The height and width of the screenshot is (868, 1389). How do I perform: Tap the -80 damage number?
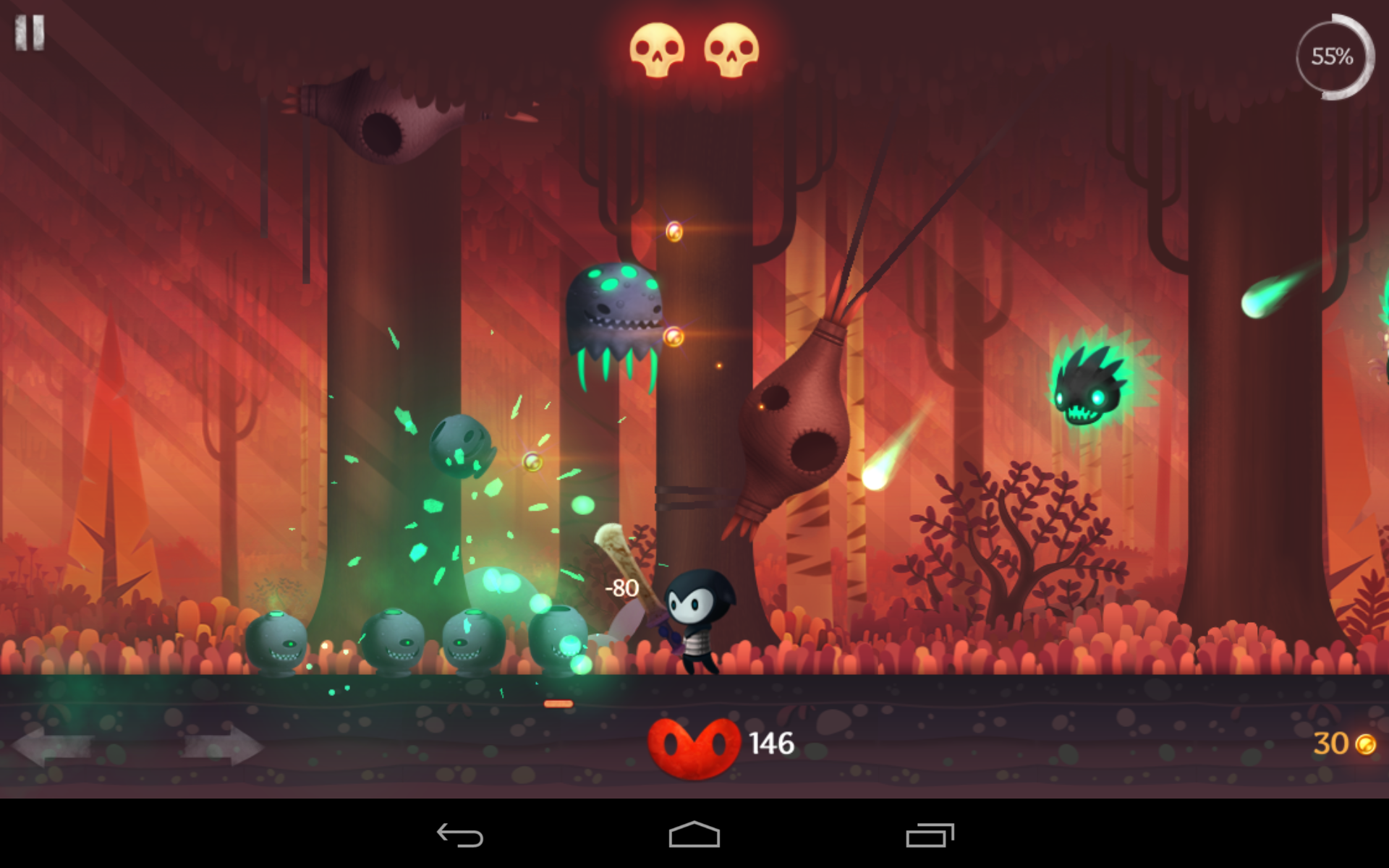tap(623, 590)
